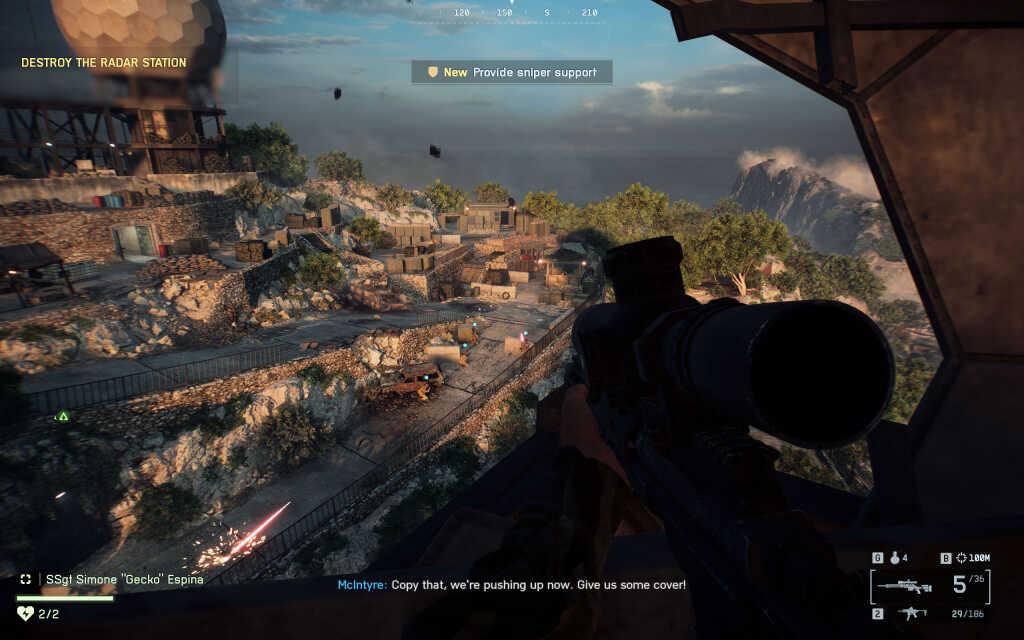1024x640 pixels.
Task: Click the heart defibrillator charge icon
Action: pos(26,613)
